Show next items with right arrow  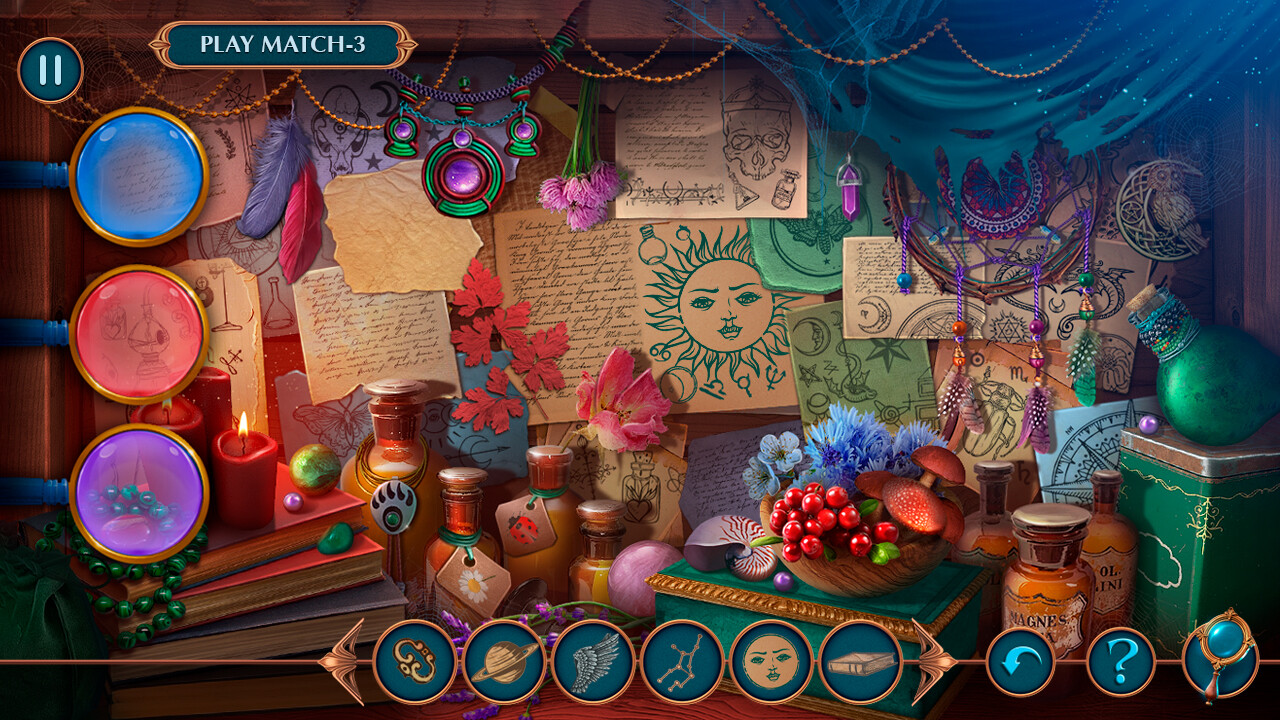(932, 662)
